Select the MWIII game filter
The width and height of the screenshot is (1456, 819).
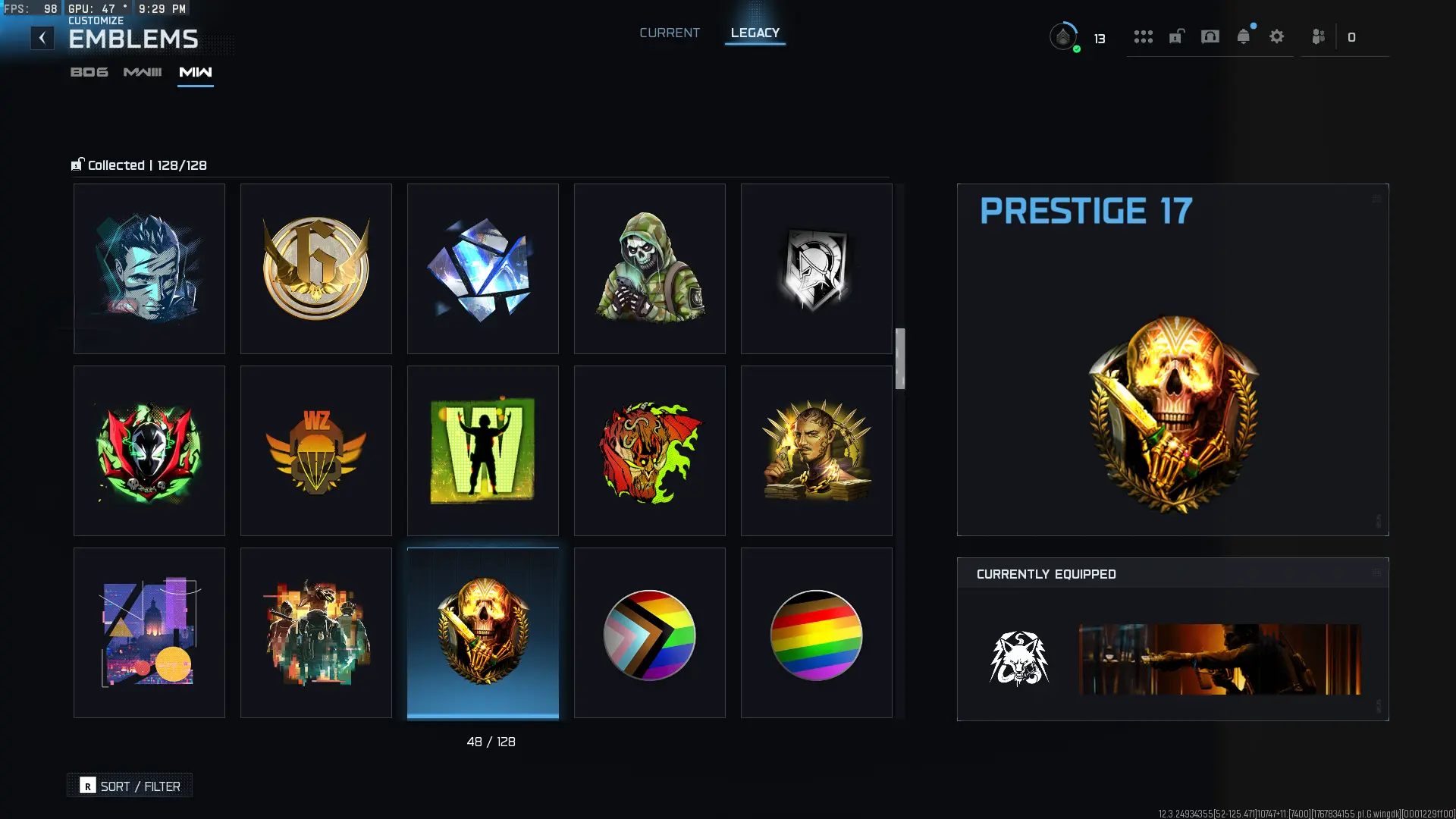click(x=142, y=73)
